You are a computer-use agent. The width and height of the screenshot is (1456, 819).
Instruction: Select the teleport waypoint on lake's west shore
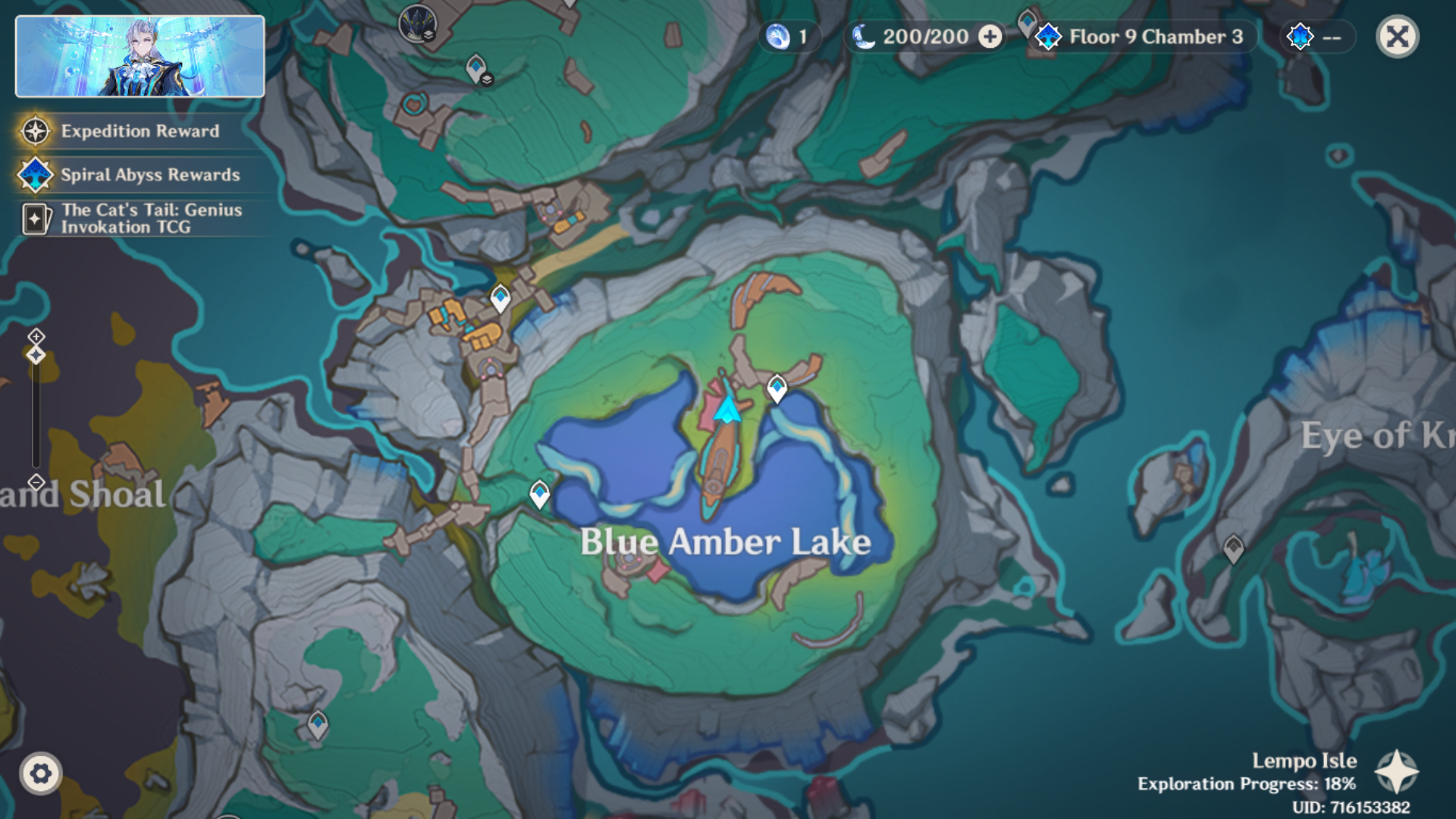(x=539, y=494)
